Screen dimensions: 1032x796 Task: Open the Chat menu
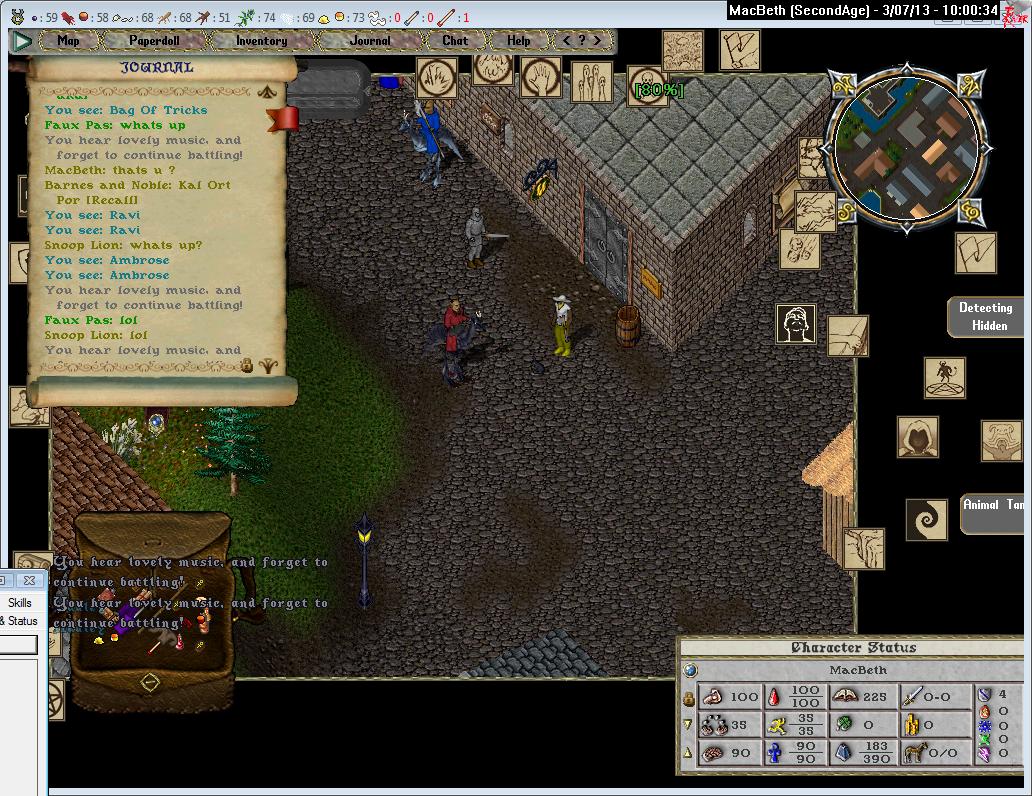pos(455,41)
